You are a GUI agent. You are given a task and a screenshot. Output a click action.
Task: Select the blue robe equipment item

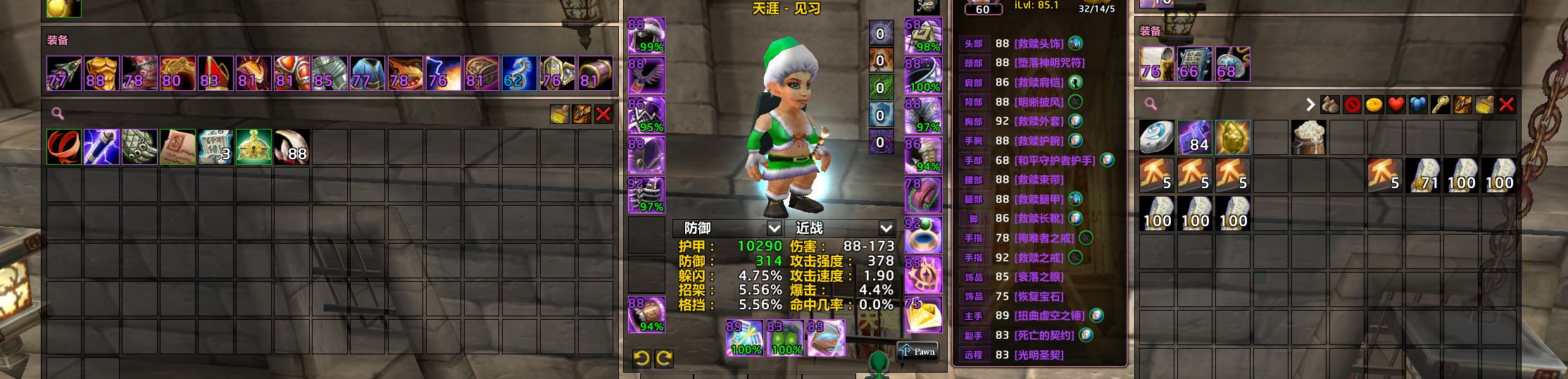point(368,73)
